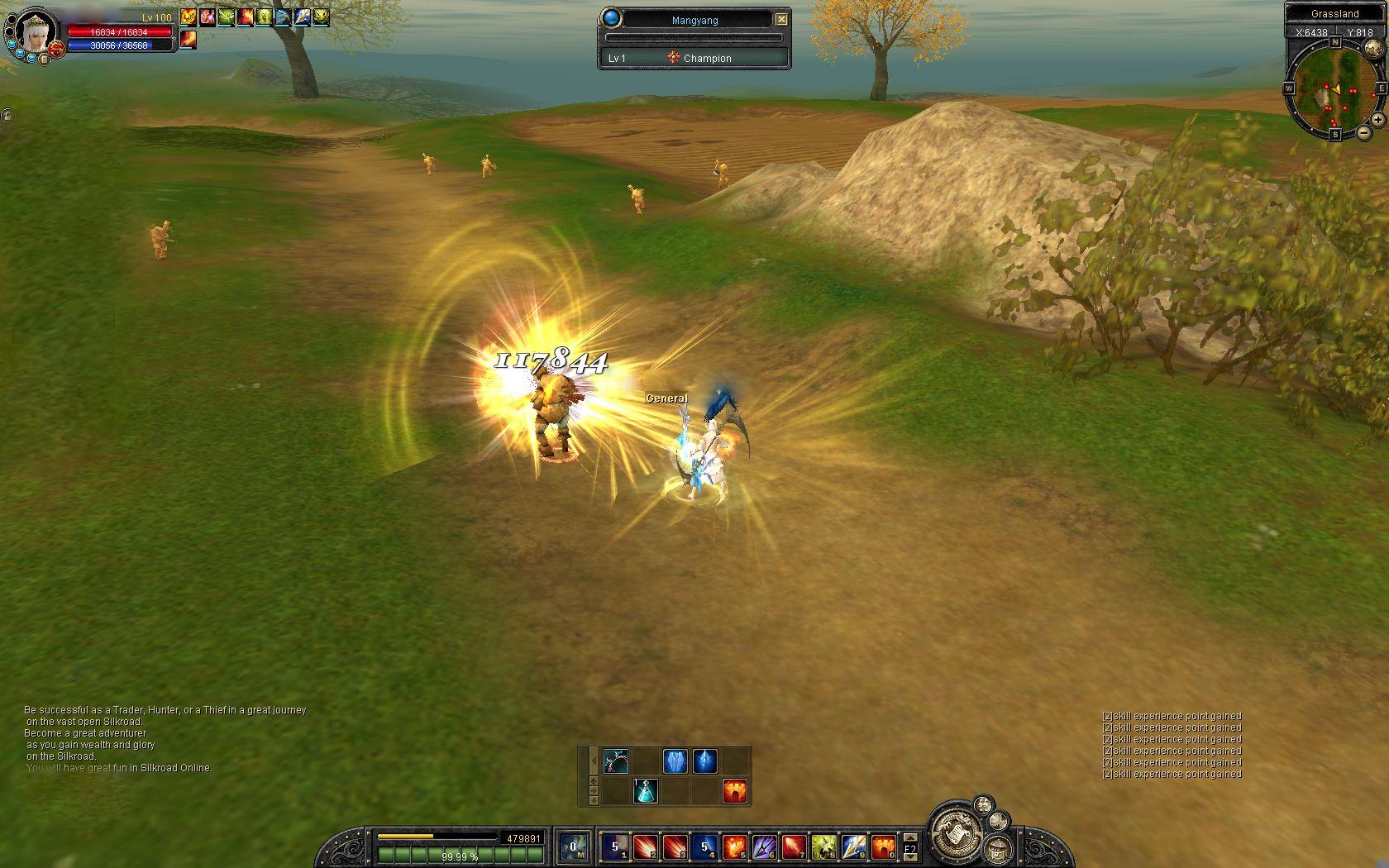Click the Champion label on the monster frame

[707, 58]
